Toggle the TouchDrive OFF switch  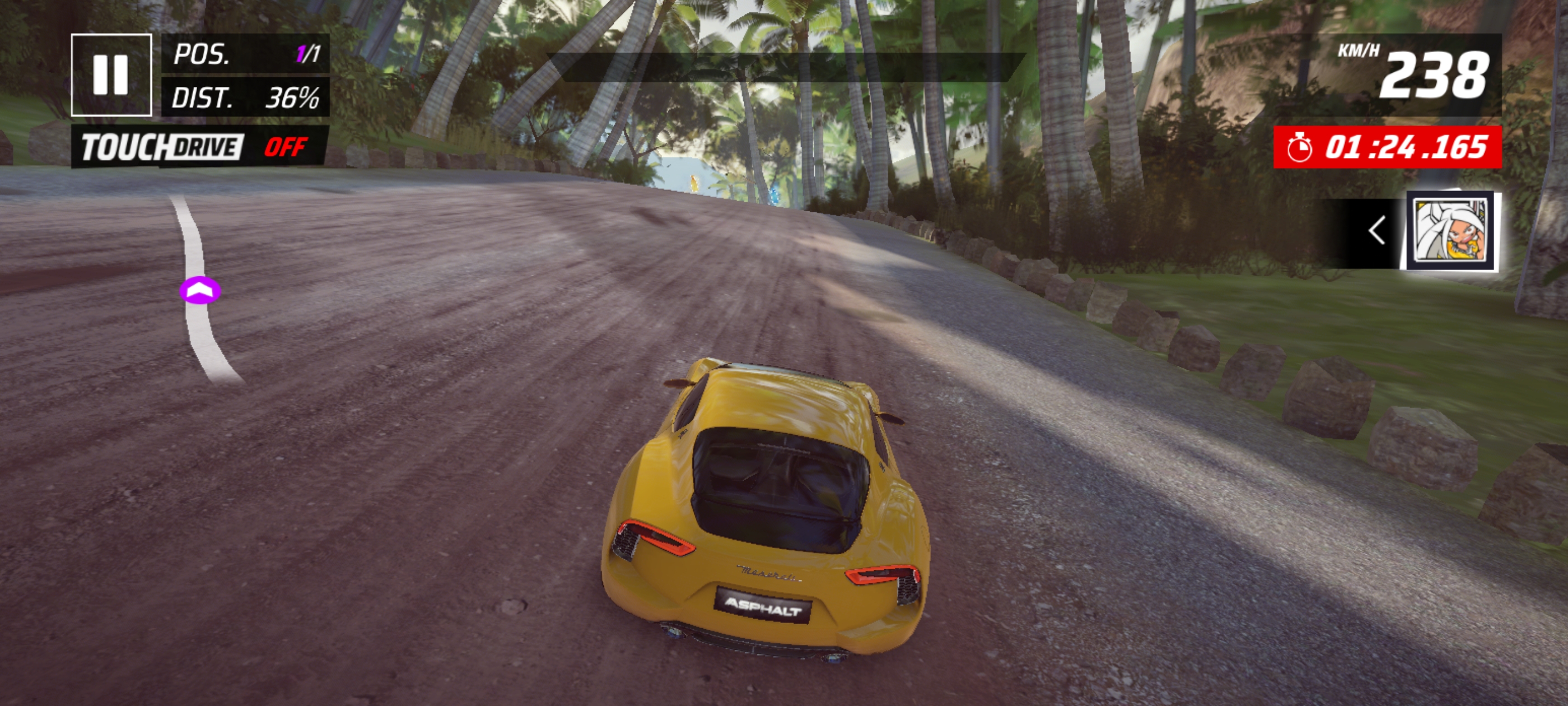[x=200, y=147]
